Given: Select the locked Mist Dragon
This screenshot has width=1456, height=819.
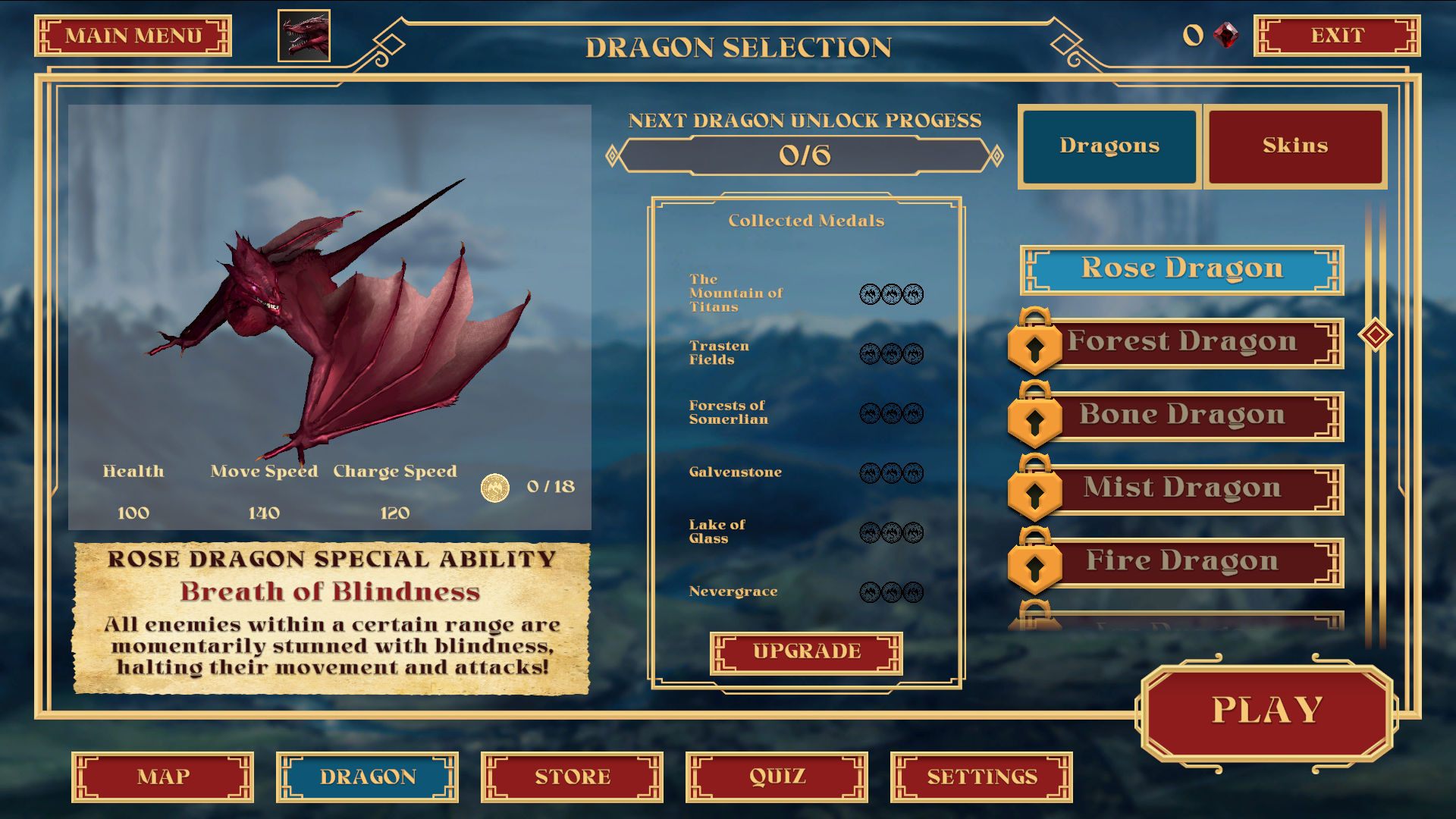Looking at the screenshot, I should tap(1181, 489).
